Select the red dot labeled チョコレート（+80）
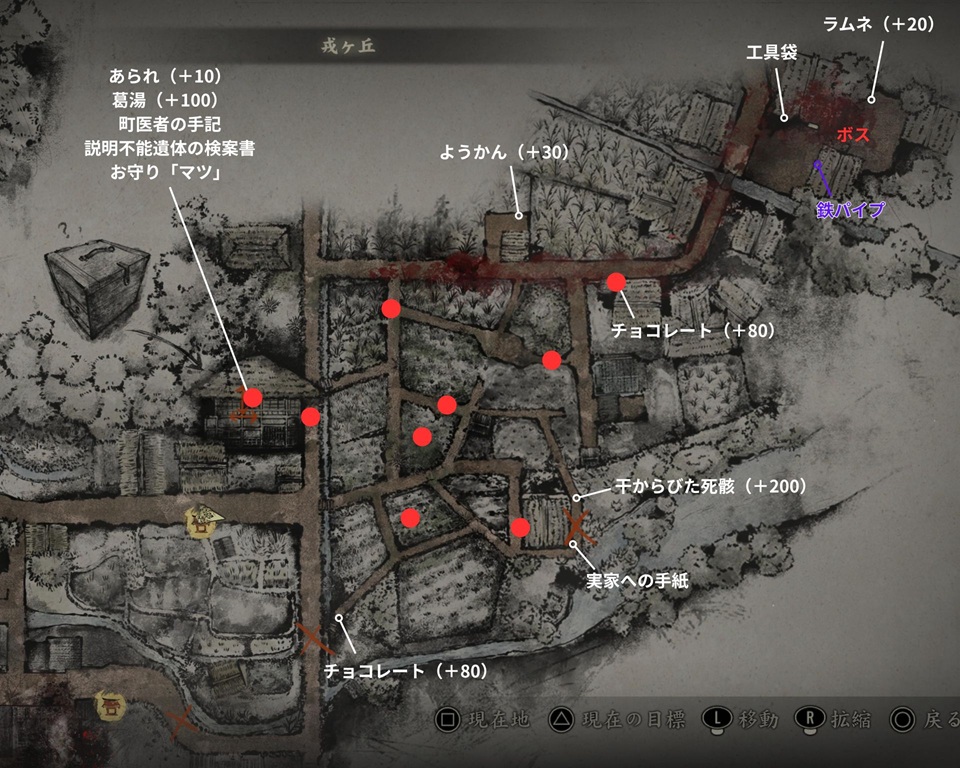This screenshot has height=768, width=960. [x=616, y=282]
